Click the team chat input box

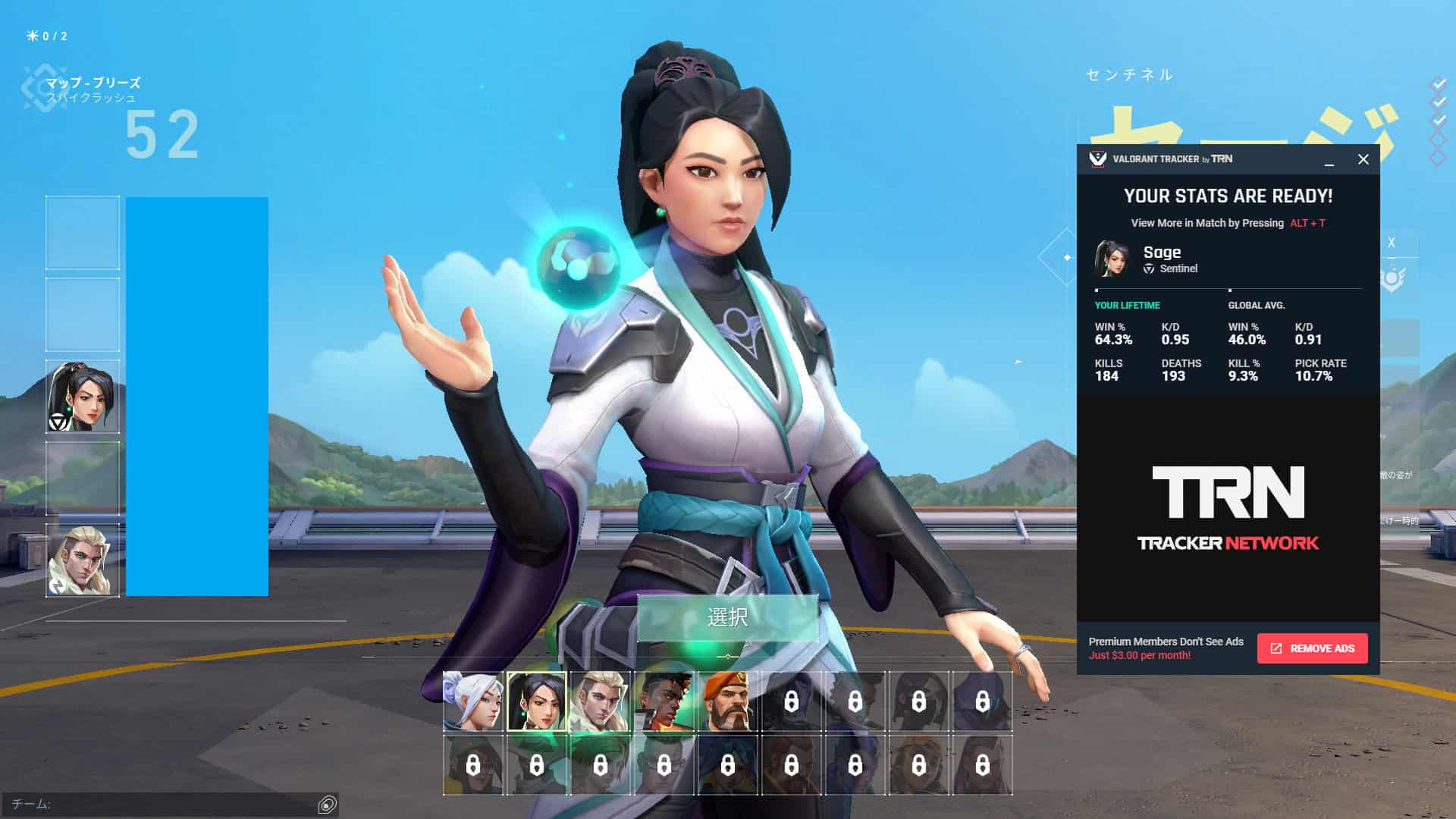[163, 805]
